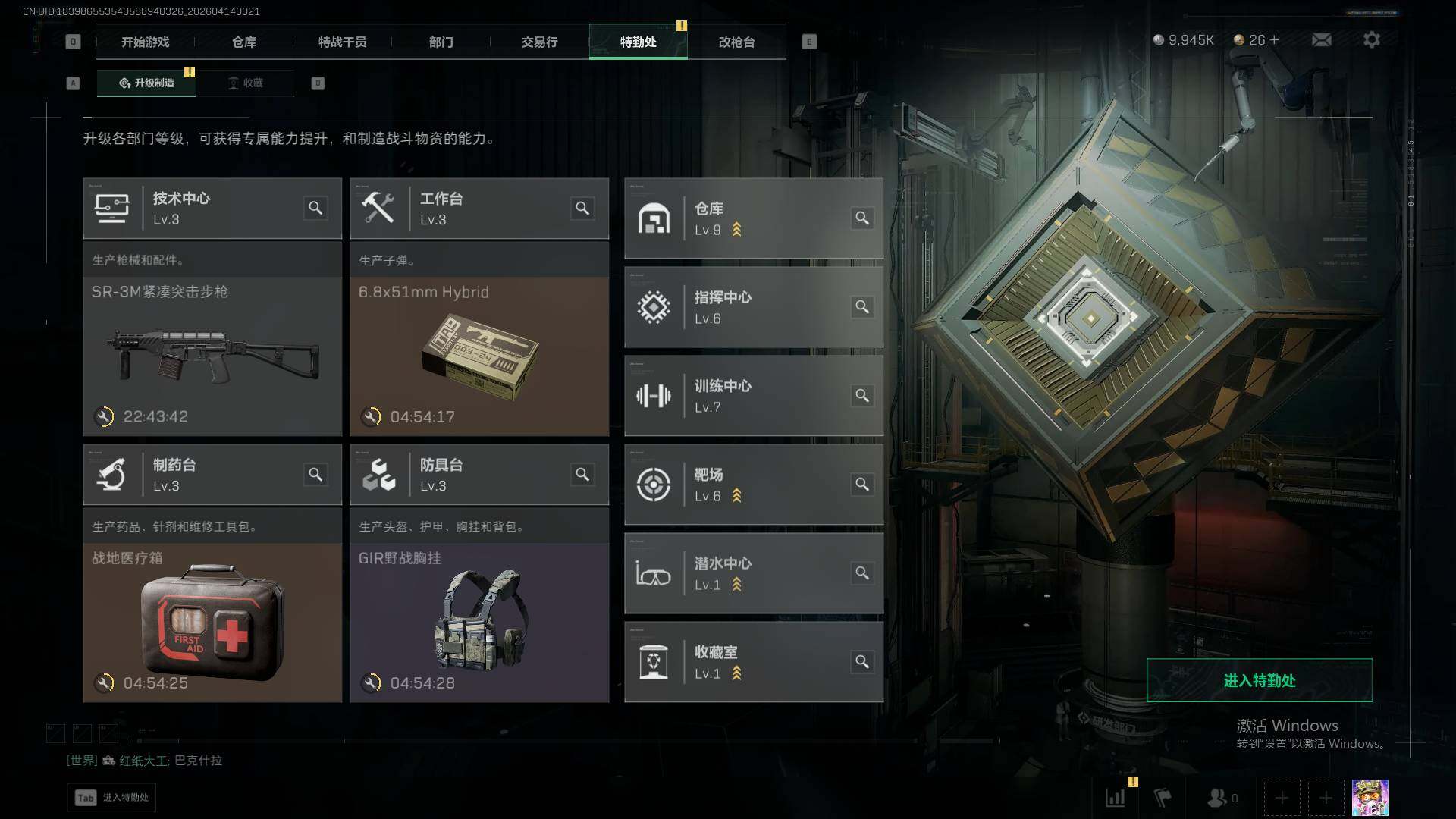
Task: Click the 进入特勤处 green button
Action: 1259,680
